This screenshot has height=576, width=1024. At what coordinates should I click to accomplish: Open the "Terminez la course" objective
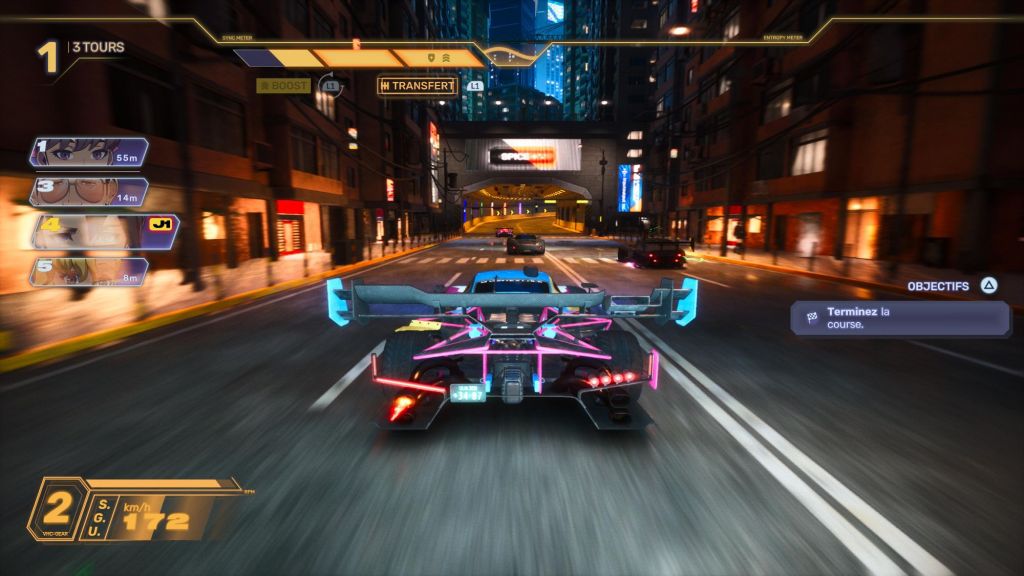point(900,318)
